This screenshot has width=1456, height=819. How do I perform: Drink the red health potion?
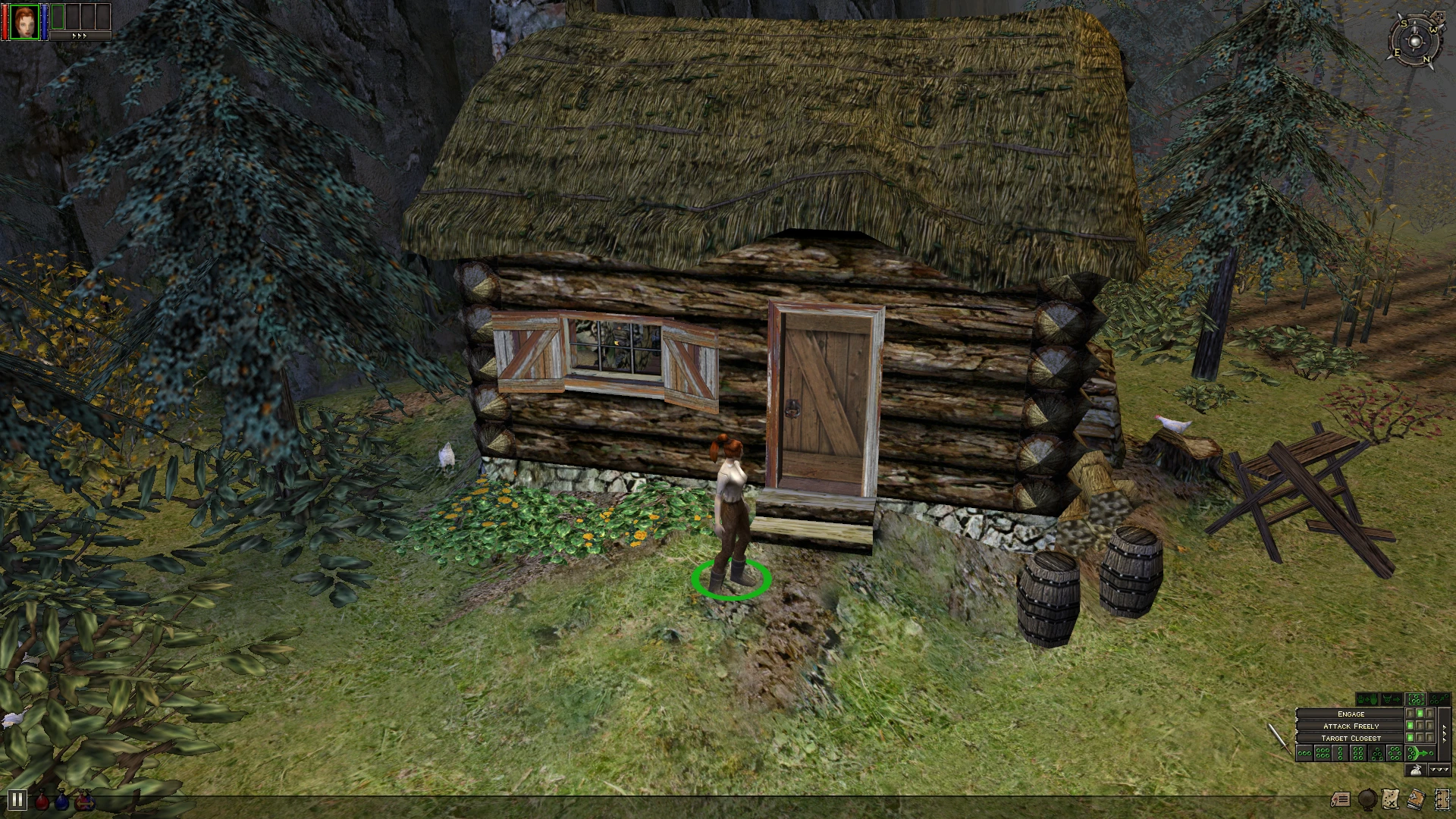[x=42, y=800]
